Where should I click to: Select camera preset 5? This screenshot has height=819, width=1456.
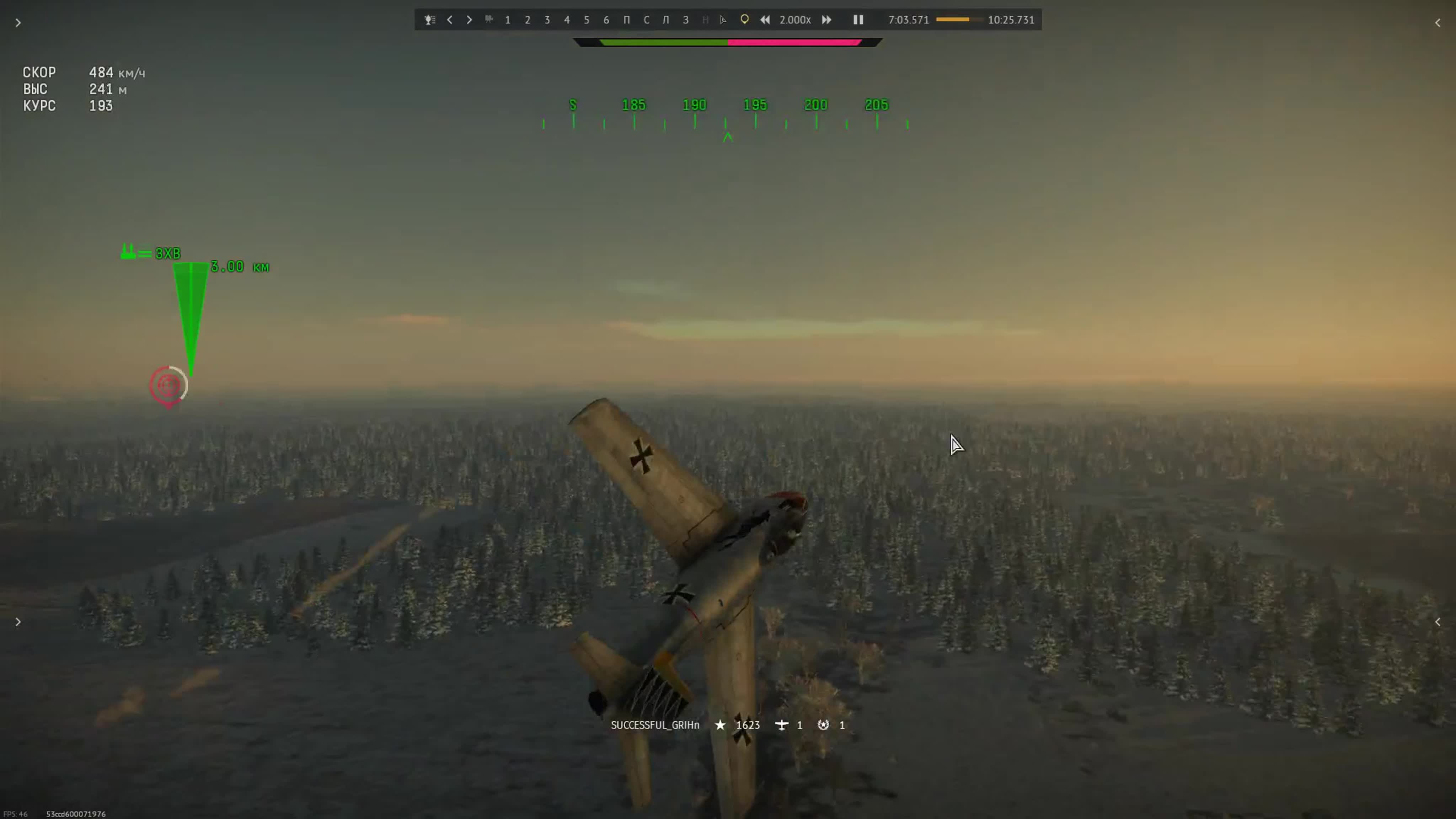(x=587, y=20)
